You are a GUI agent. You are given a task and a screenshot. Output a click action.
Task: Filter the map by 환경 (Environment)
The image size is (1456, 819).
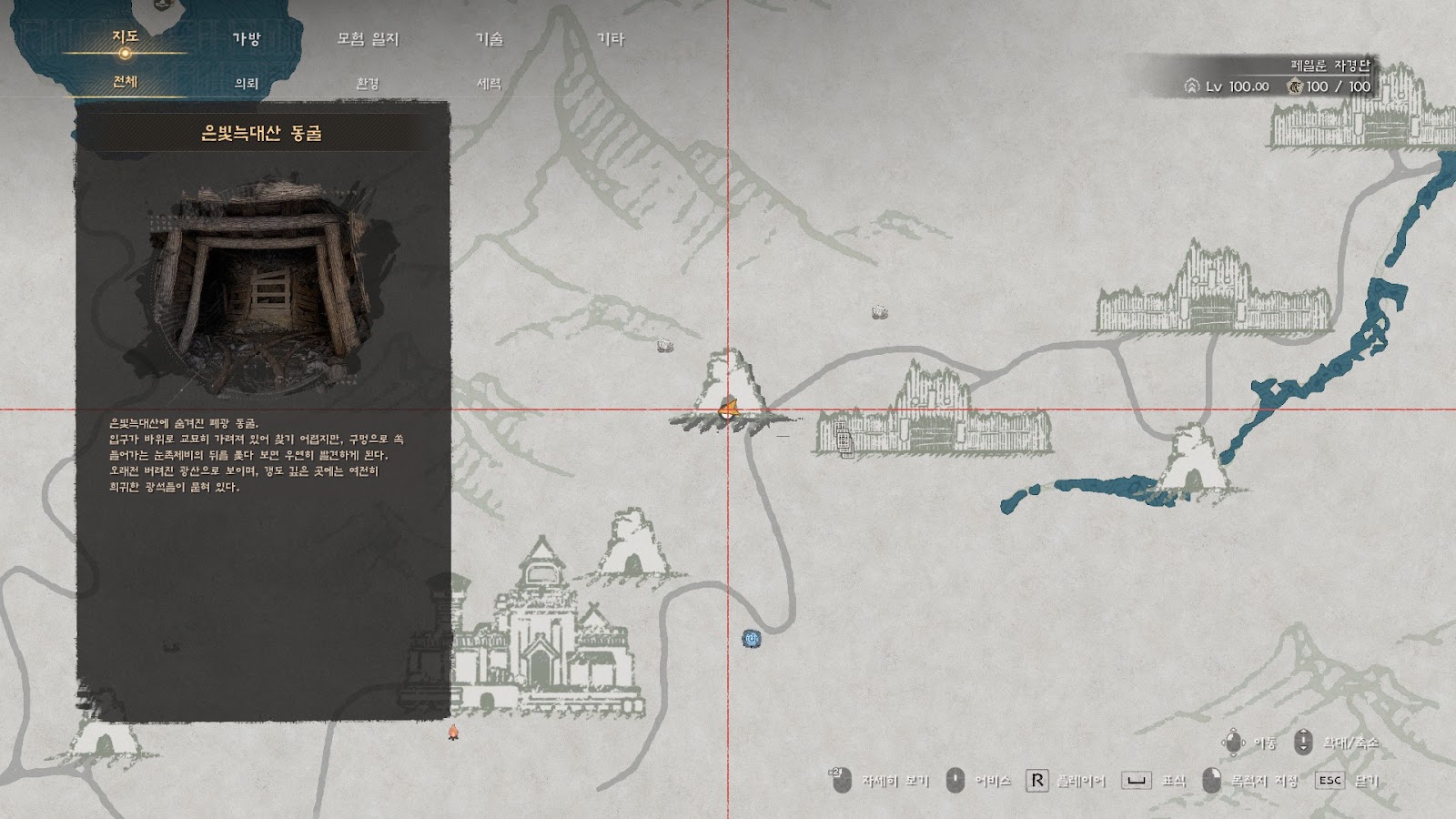[368, 83]
